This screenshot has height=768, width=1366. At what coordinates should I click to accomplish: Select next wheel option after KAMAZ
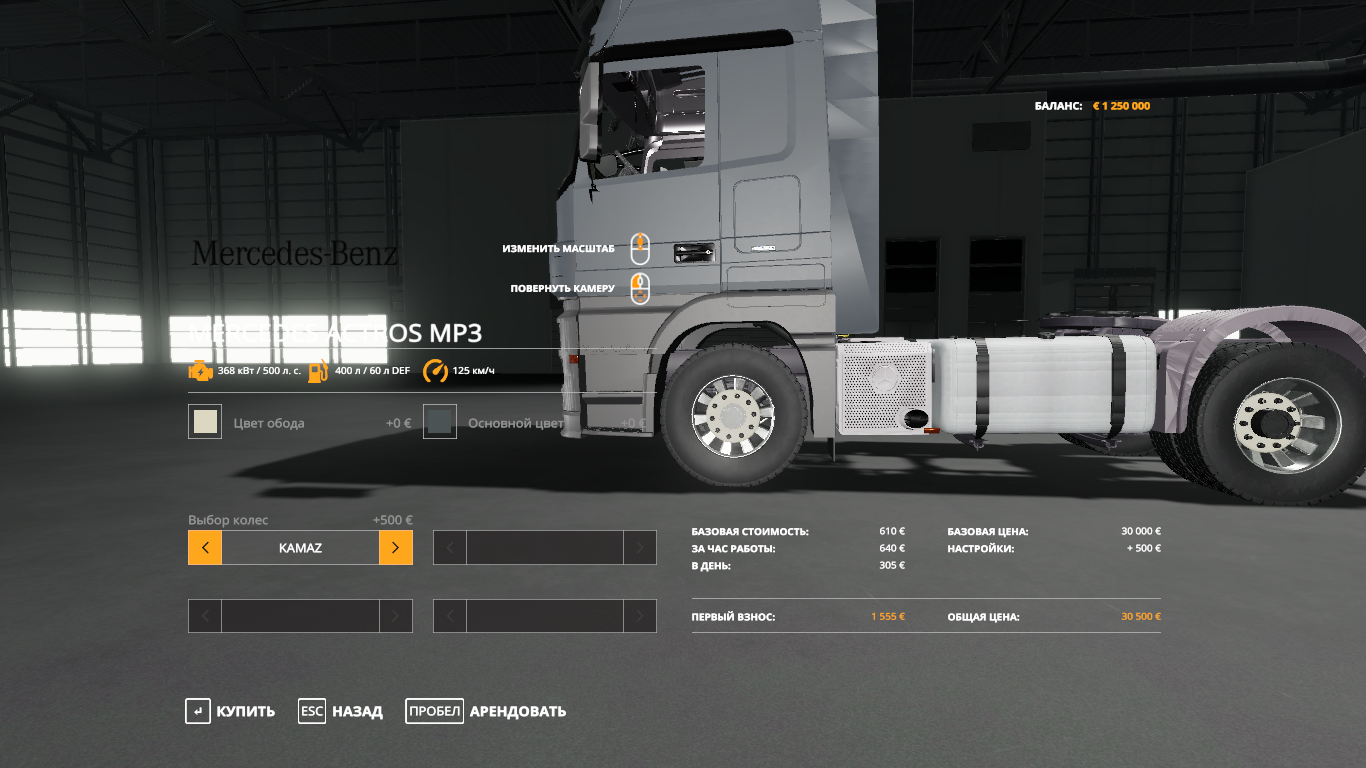point(395,548)
